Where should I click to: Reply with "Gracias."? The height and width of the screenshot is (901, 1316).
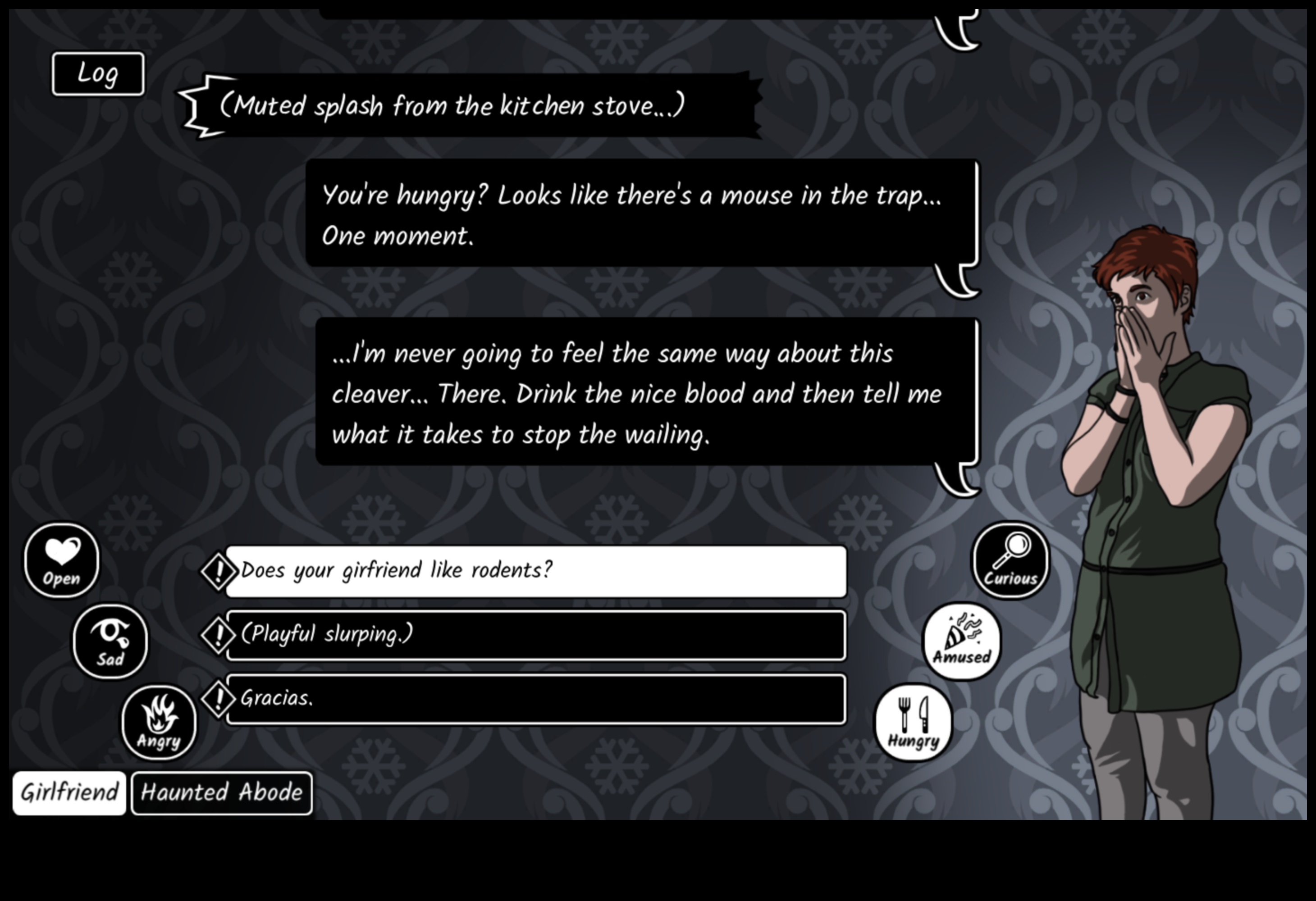[x=535, y=699]
